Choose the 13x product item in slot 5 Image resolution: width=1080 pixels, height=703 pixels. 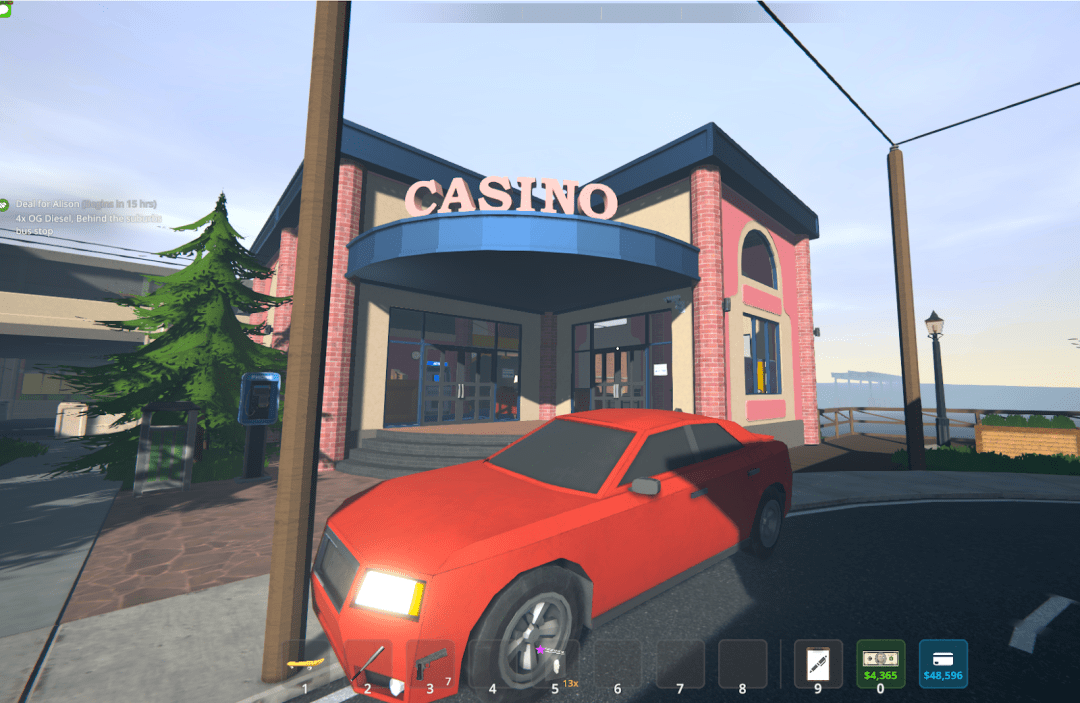click(x=555, y=664)
